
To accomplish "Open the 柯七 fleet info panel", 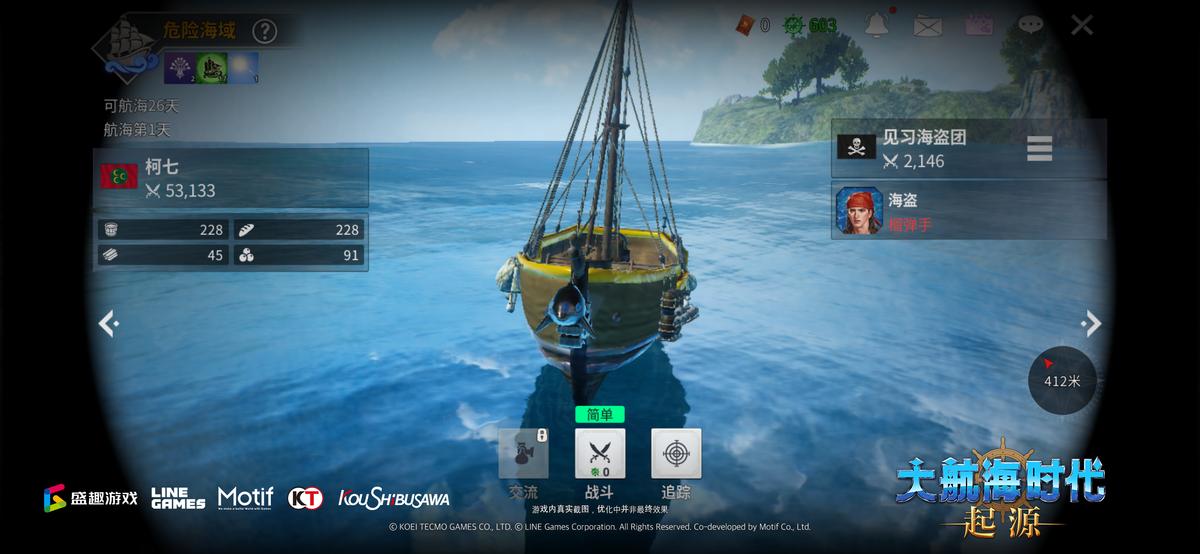I will click(231, 178).
